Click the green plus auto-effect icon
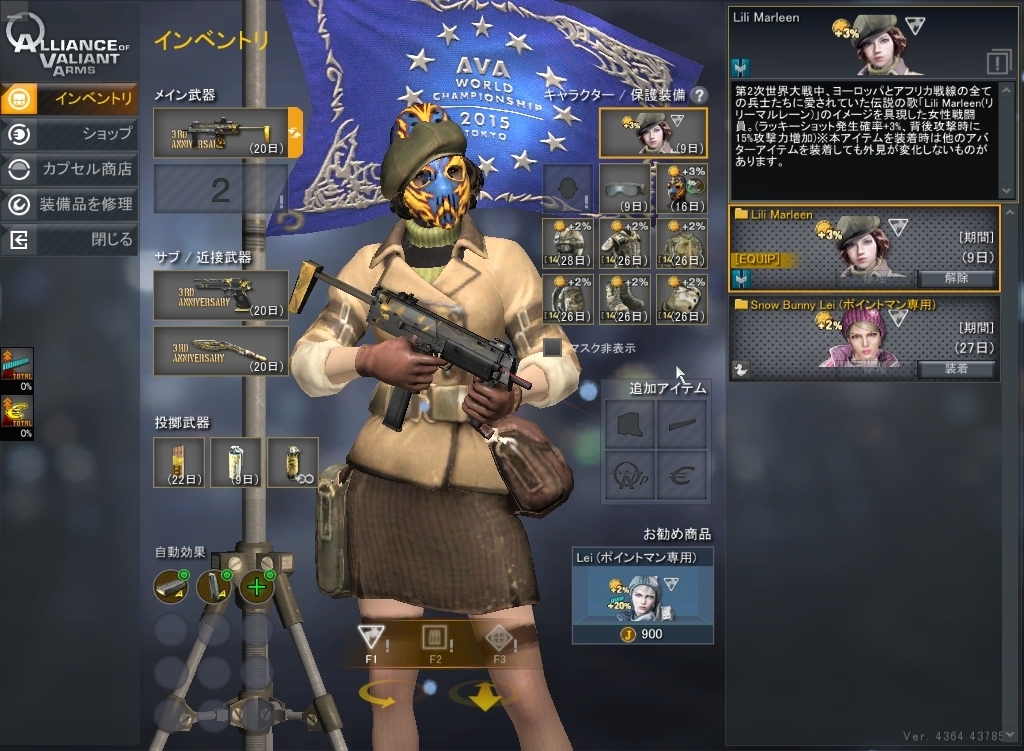Image resolution: width=1024 pixels, height=751 pixels. tap(257, 586)
